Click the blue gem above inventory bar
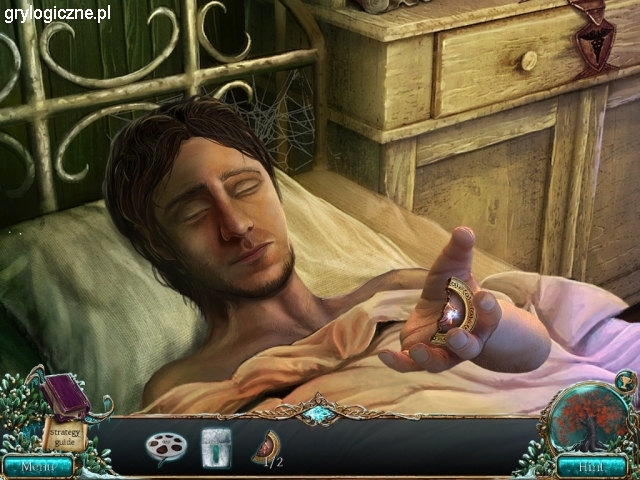 (319, 413)
